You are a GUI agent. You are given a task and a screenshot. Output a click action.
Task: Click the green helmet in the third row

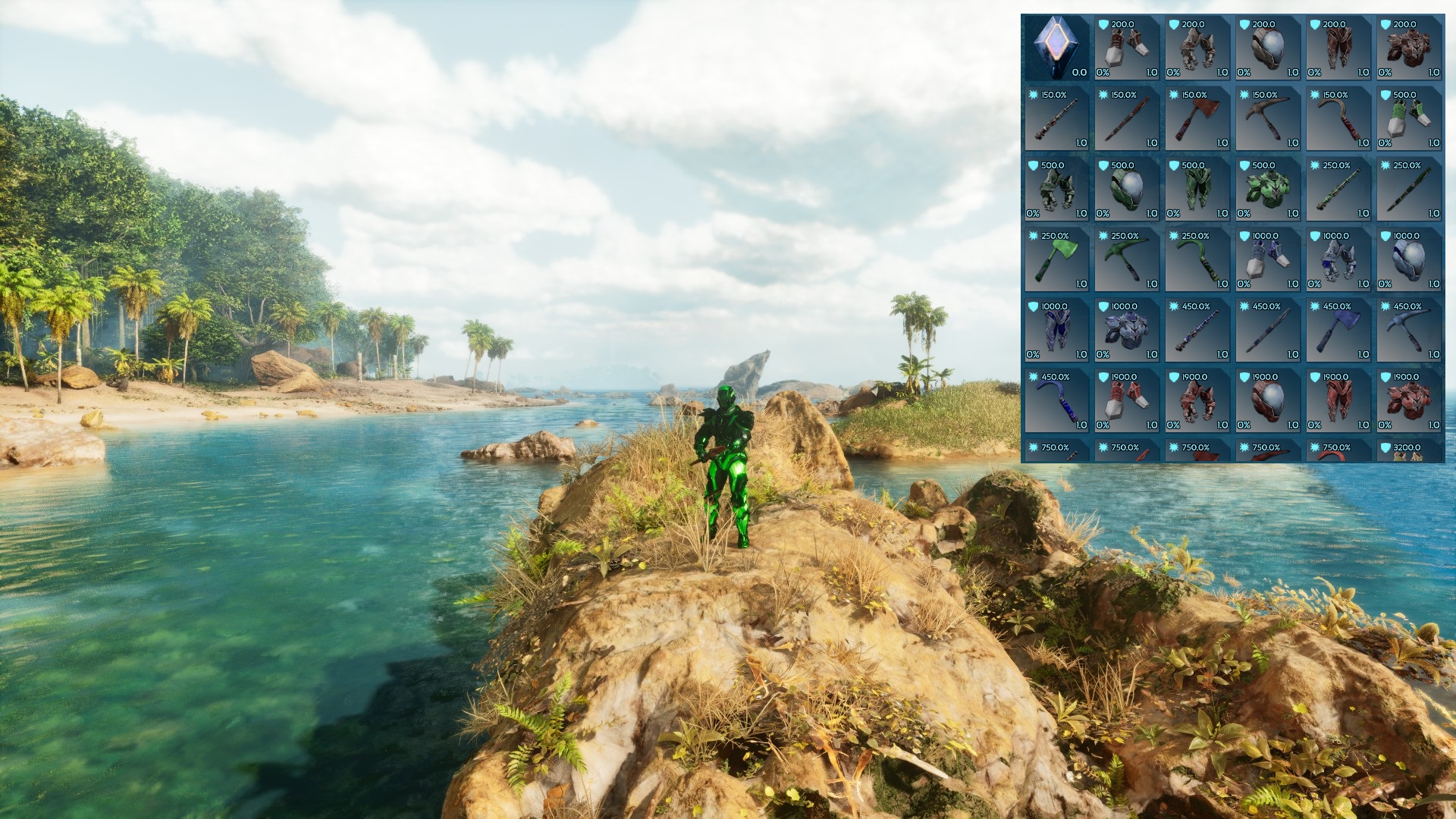[x=1127, y=190]
